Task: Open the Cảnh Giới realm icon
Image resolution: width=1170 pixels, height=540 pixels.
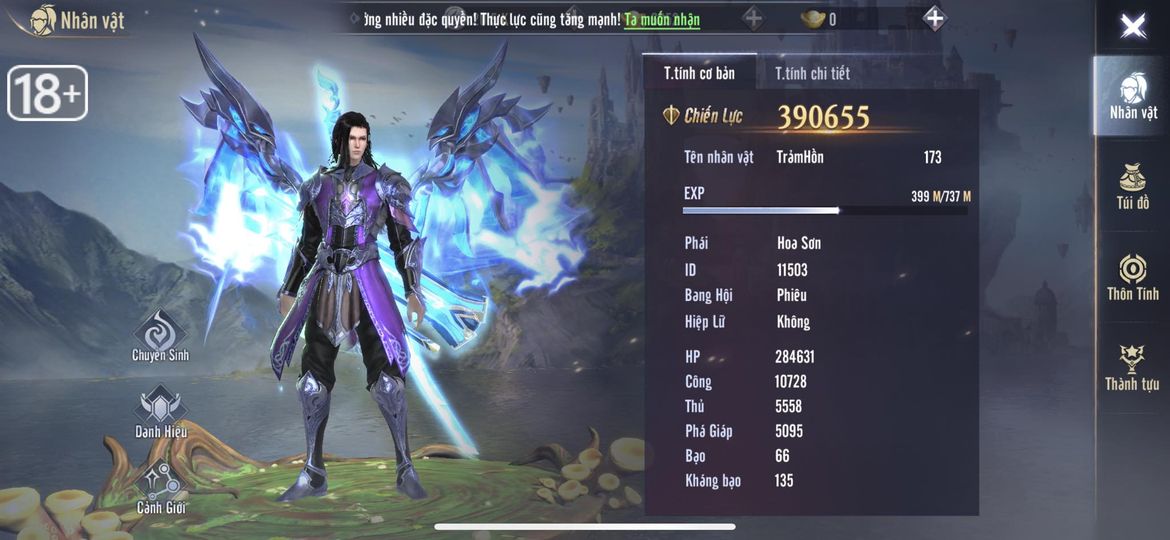Action: (160, 487)
